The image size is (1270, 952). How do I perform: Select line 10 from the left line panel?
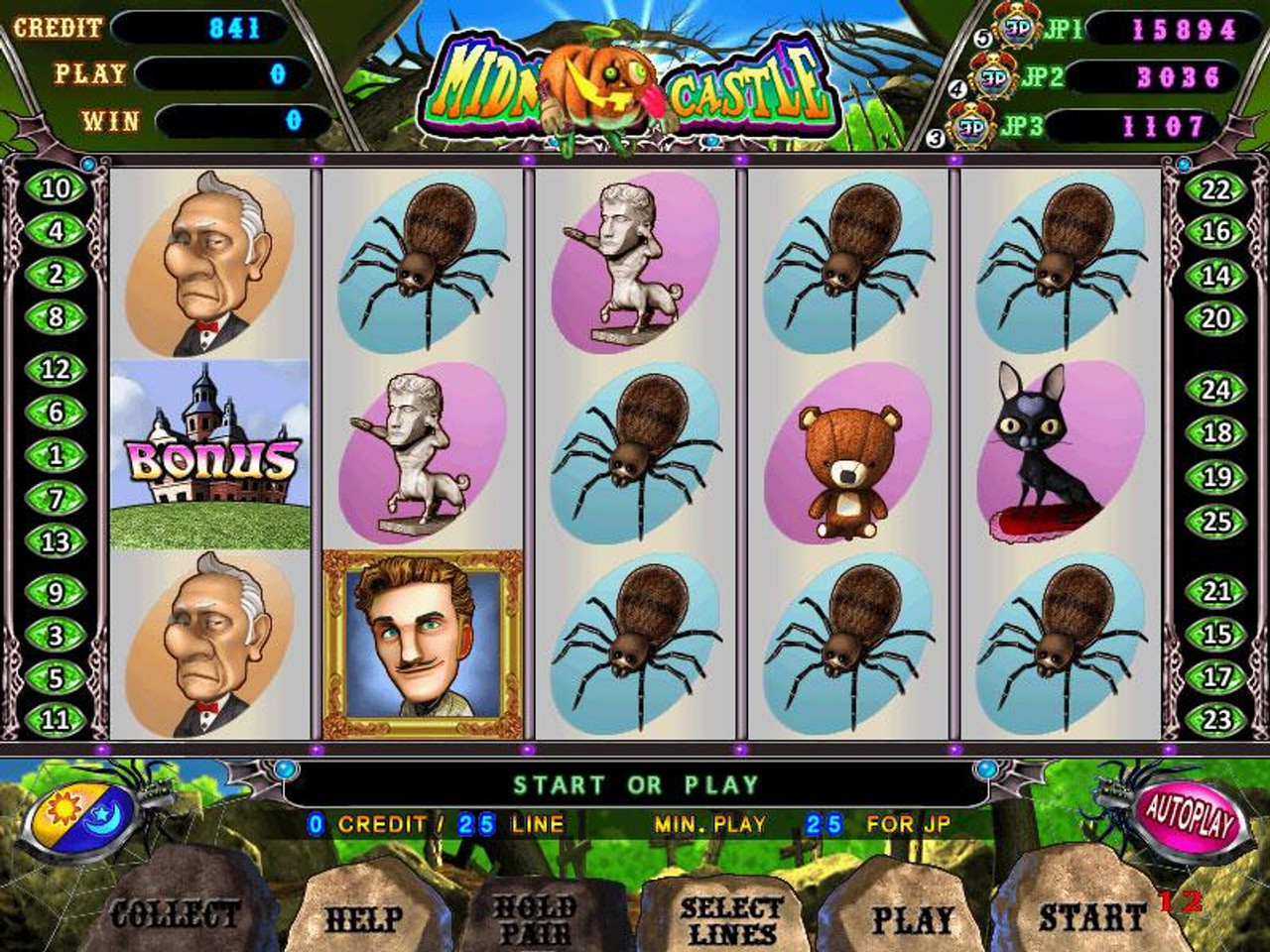[55, 189]
